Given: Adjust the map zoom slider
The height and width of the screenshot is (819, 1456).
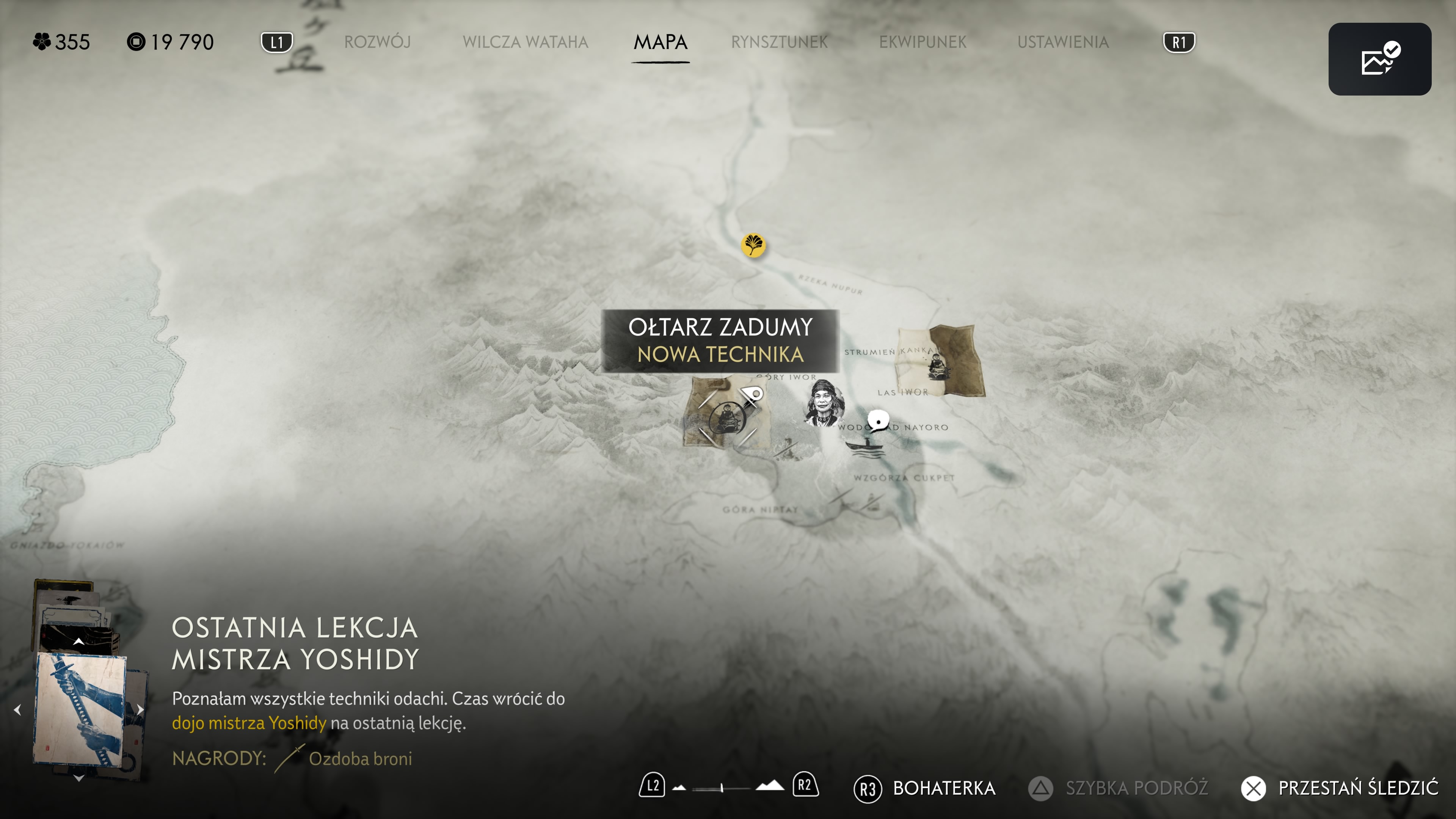Looking at the screenshot, I should pos(722,788).
